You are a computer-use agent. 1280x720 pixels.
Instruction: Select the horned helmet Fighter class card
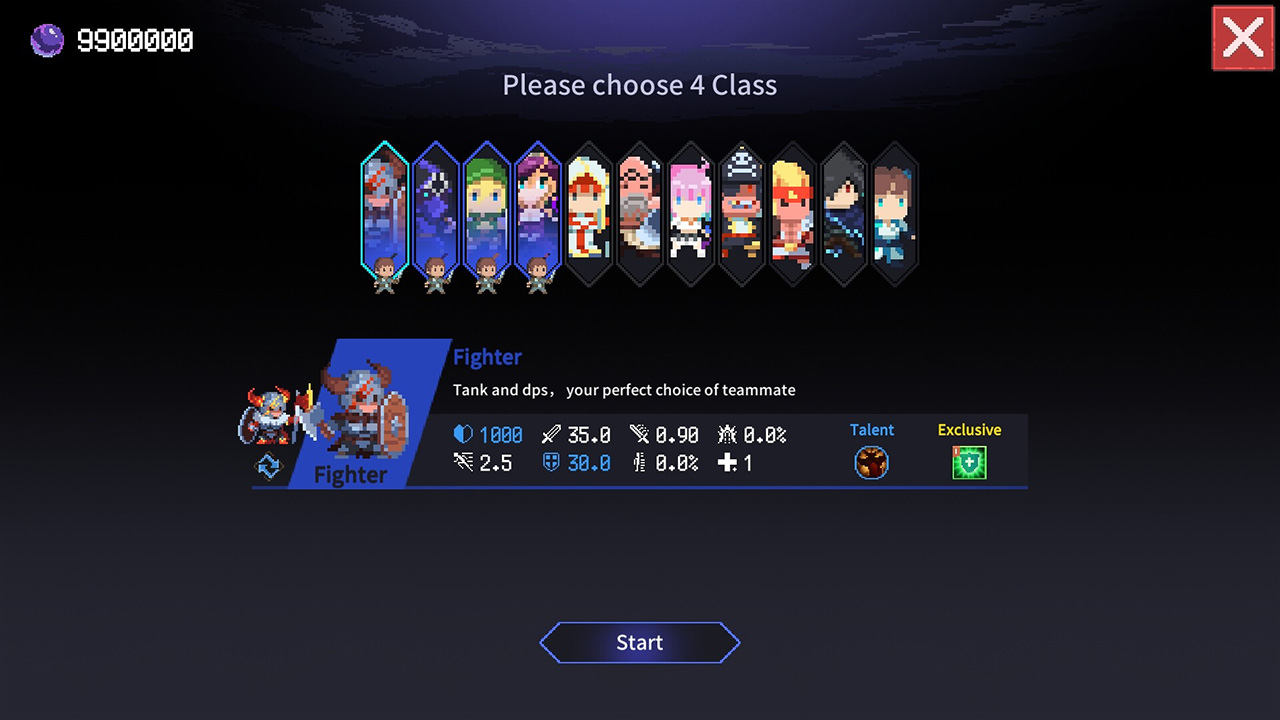coord(385,210)
